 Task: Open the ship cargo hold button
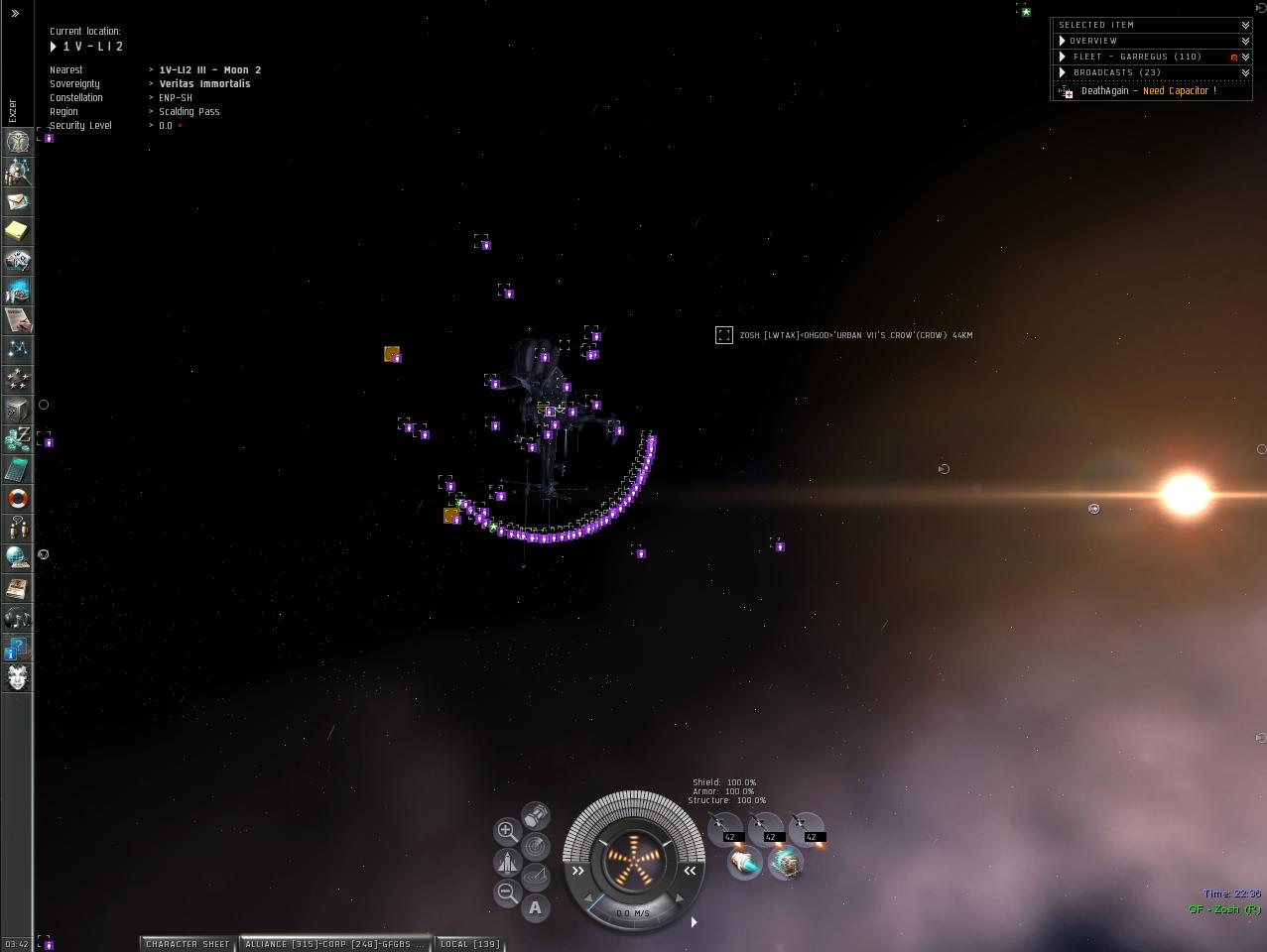click(536, 815)
